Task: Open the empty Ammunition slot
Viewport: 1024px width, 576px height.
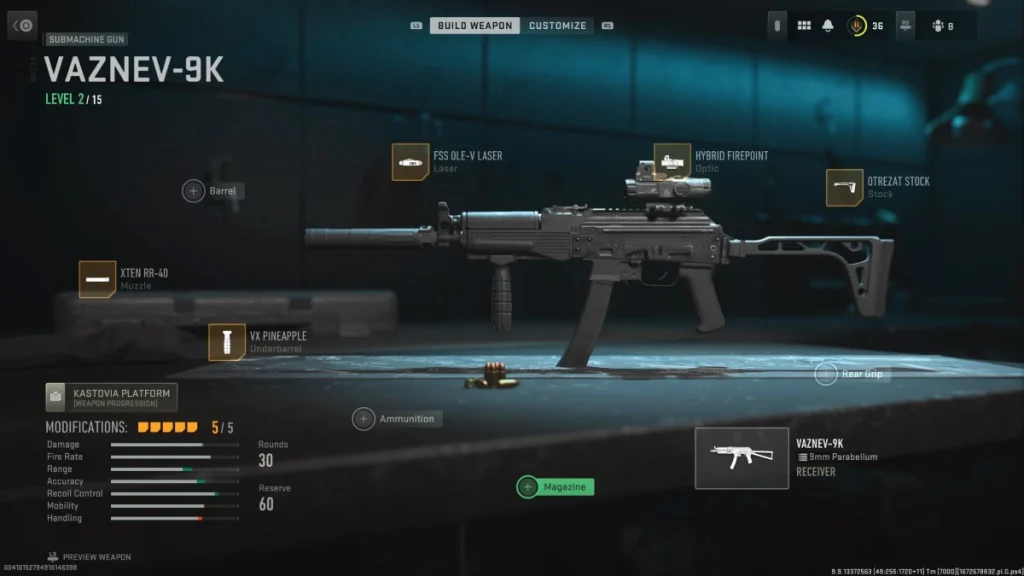Action: click(x=364, y=419)
